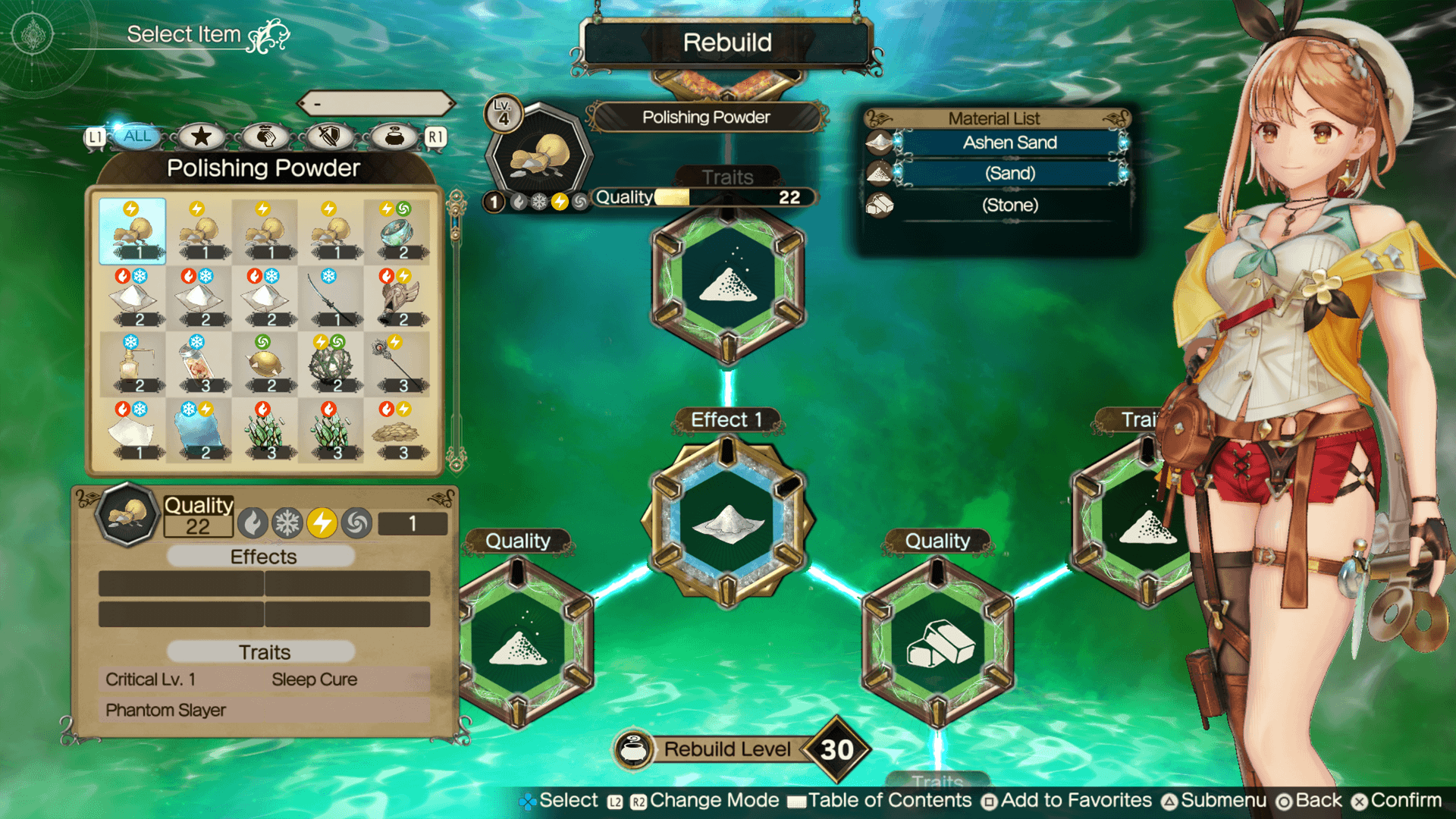The height and width of the screenshot is (819, 1456).
Task: Switch to the ALL items tab
Action: pyautogui.click(x=137, y=136)
